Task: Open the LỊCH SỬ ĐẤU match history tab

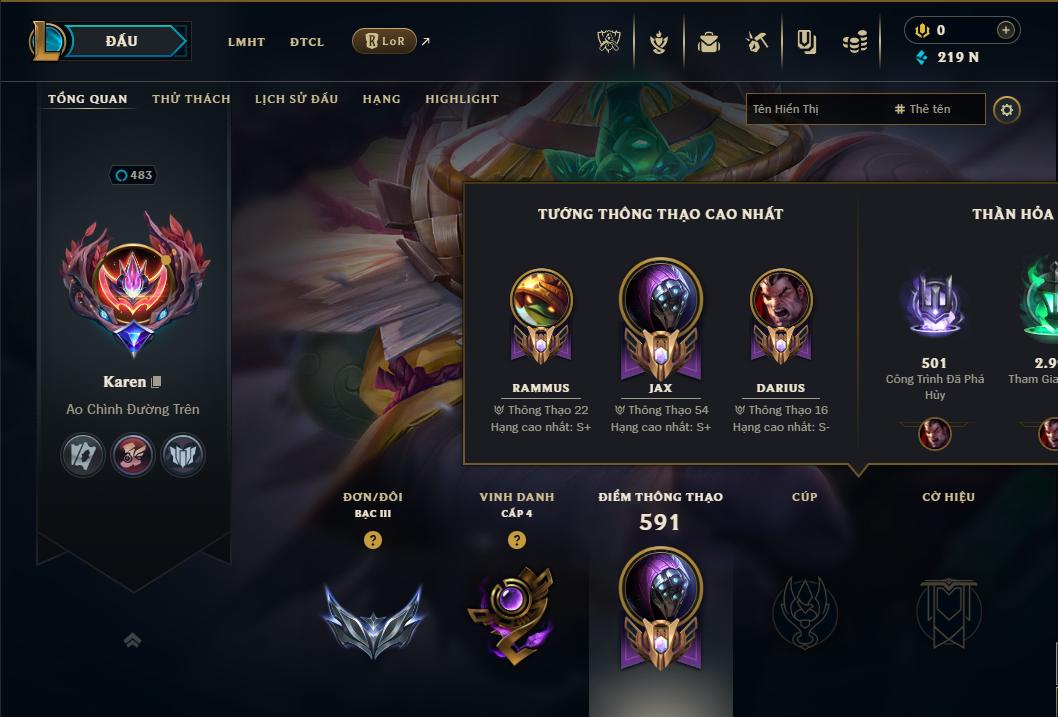Action: [296, 99]
